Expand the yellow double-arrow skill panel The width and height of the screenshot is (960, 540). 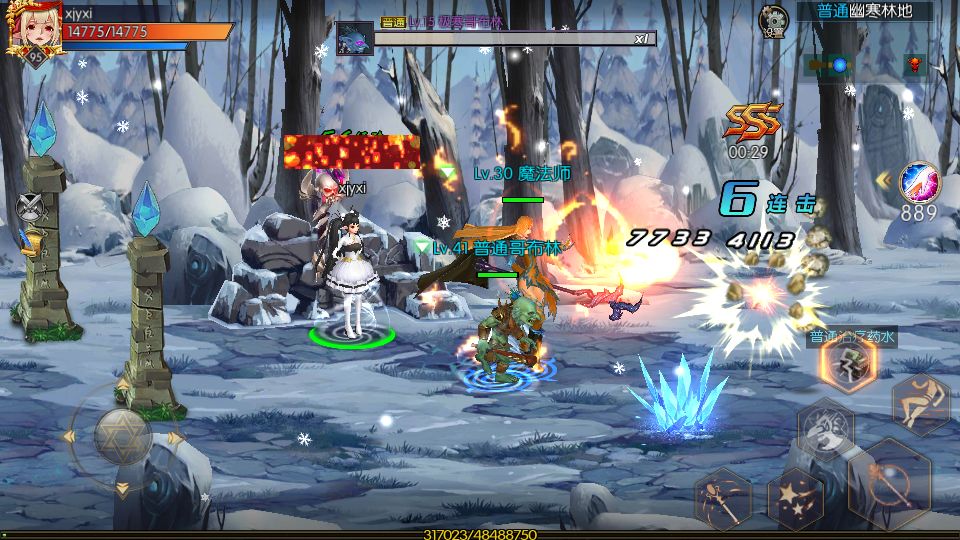(x=883, y=180)
